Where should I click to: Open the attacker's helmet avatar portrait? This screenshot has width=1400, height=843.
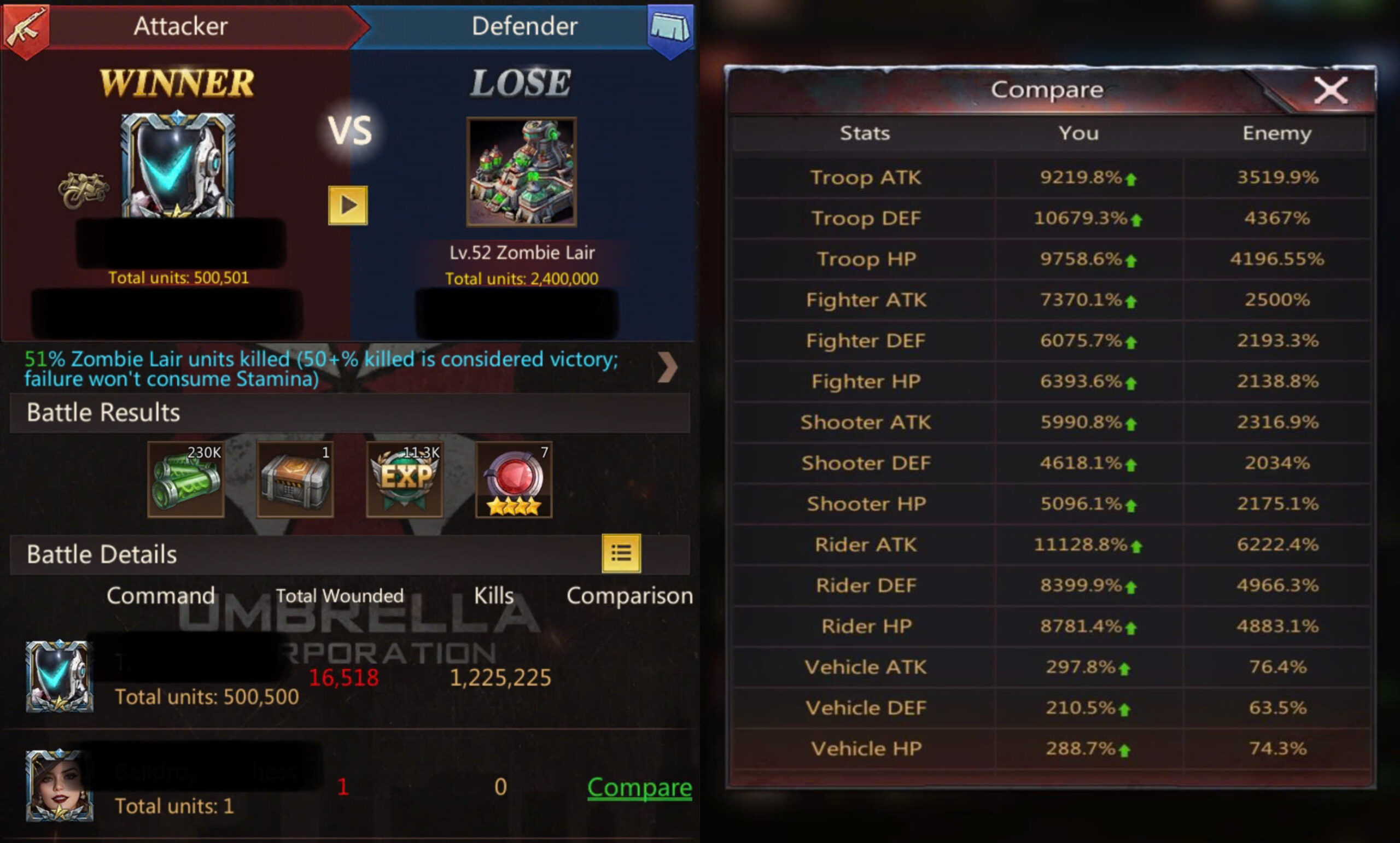point(178,165)
